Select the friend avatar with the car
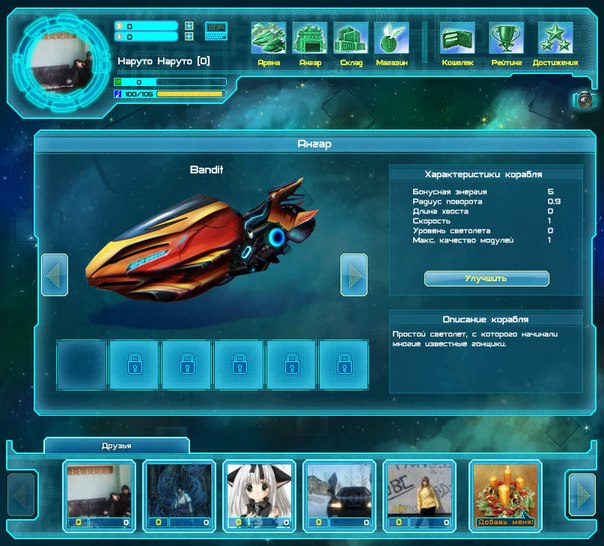This screenshot has width=604, height=546. click(339, 494)
